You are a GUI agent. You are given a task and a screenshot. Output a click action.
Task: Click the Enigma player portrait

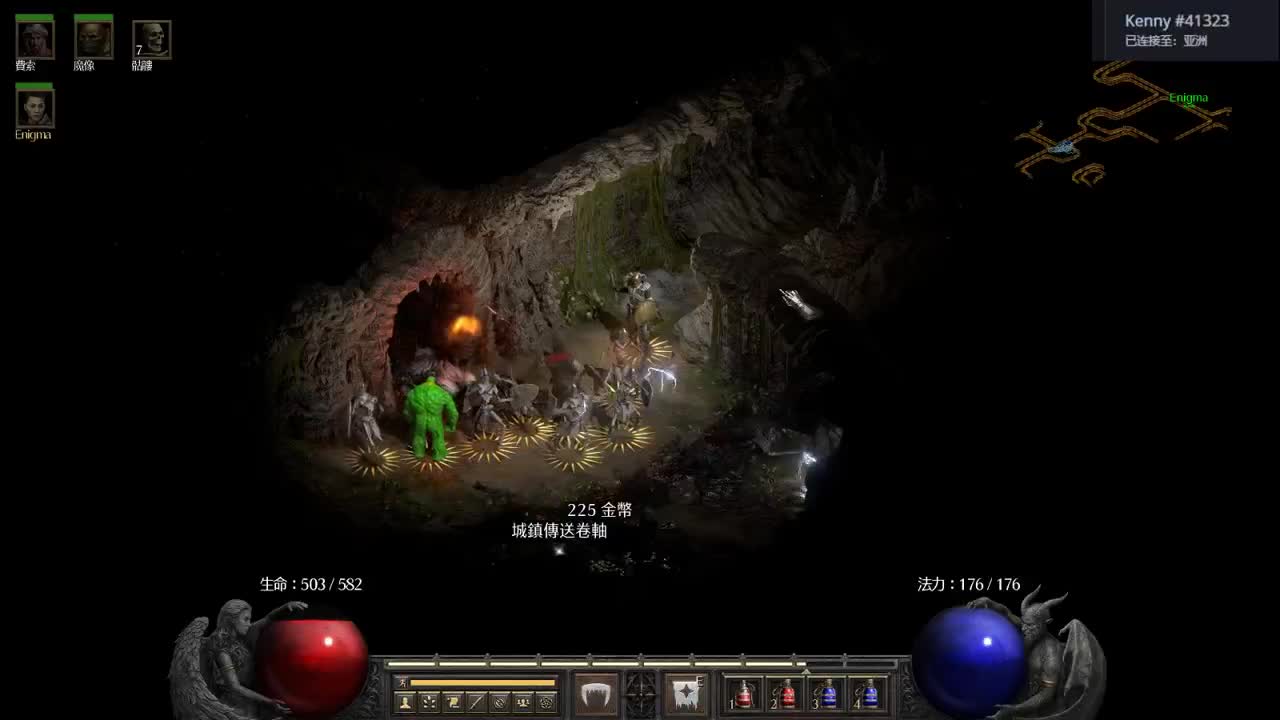point(35,108)
